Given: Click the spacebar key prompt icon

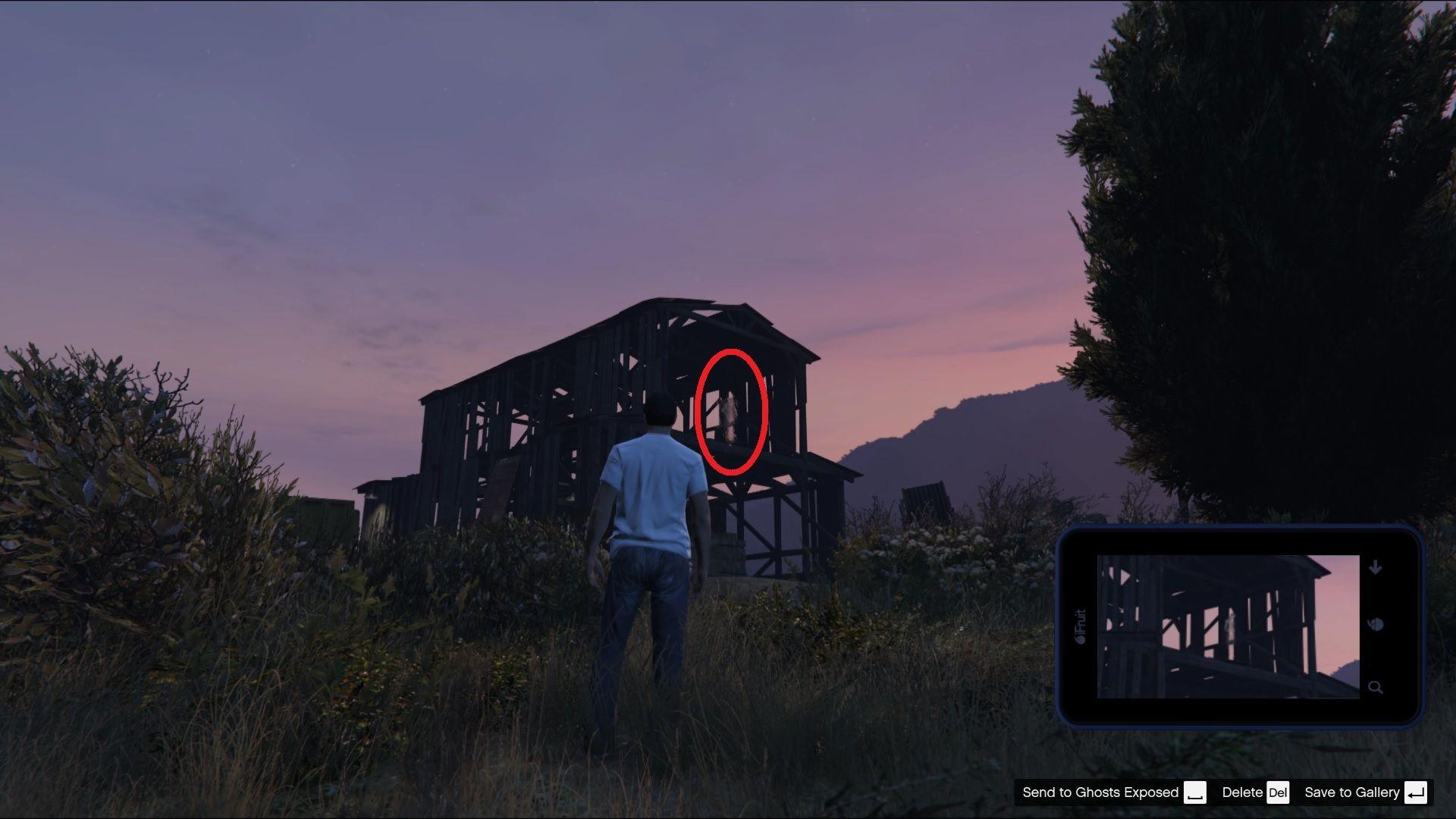Looking at the screenshot, I should (1196, 792).
